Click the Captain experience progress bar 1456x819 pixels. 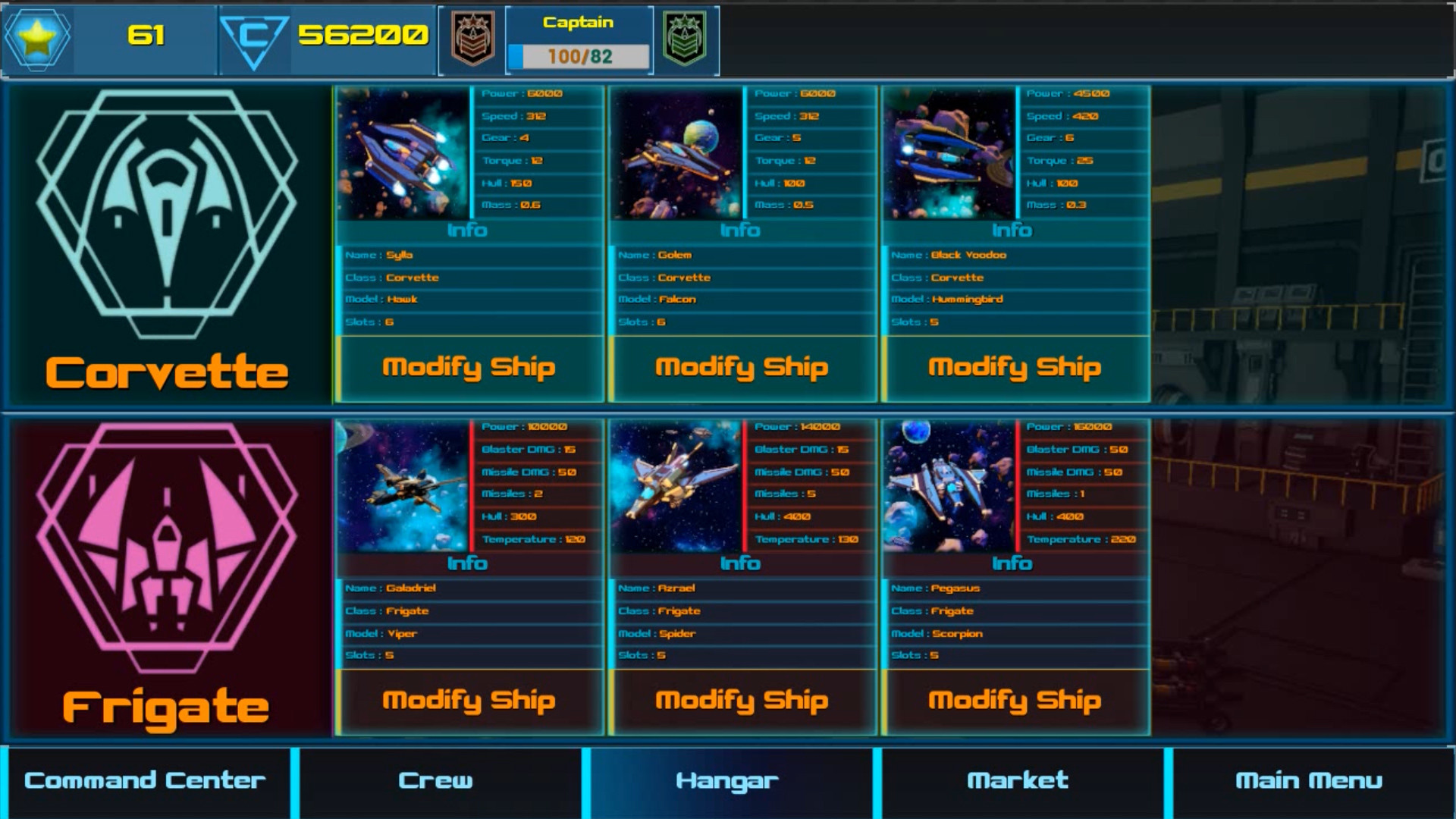(579, 54)
